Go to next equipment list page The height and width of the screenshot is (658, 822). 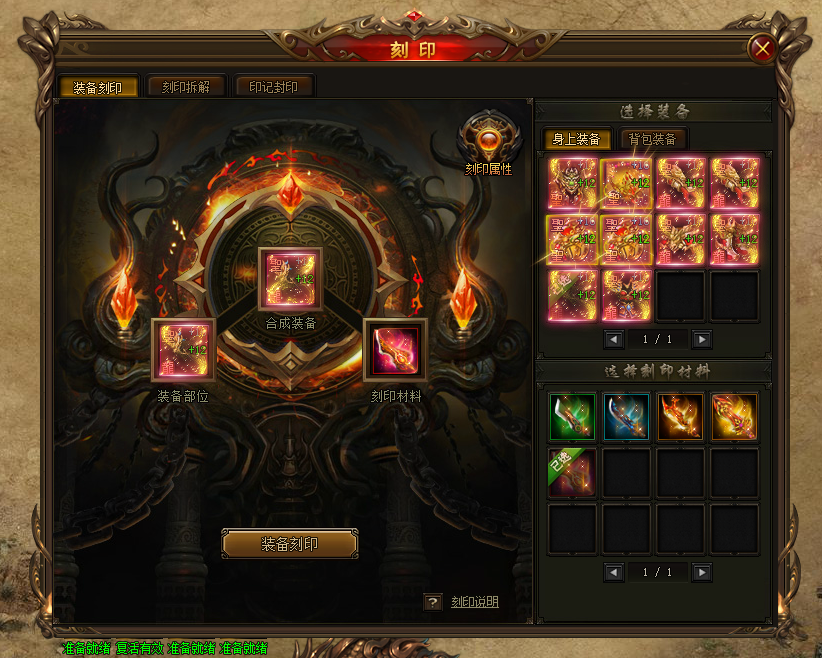pos(702,339)
